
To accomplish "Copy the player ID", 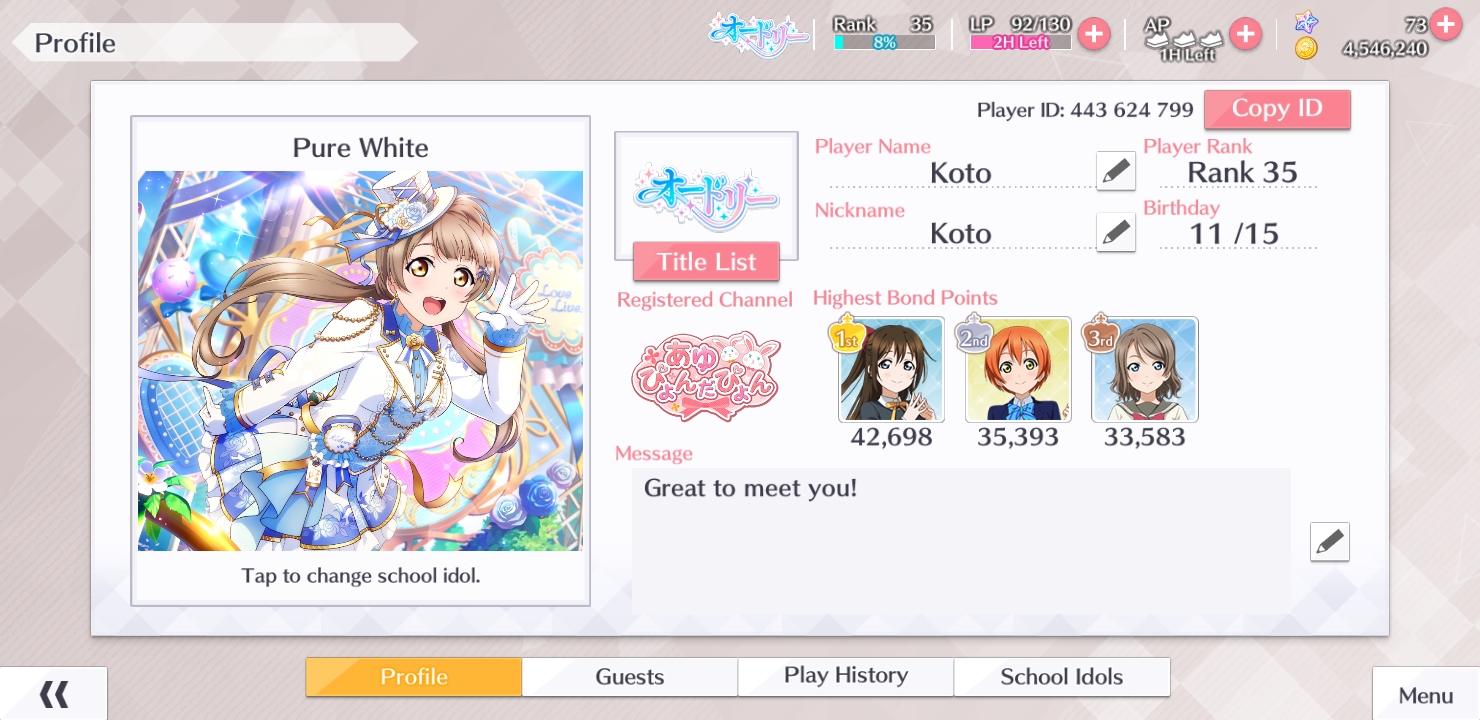I will point(1276,109).
